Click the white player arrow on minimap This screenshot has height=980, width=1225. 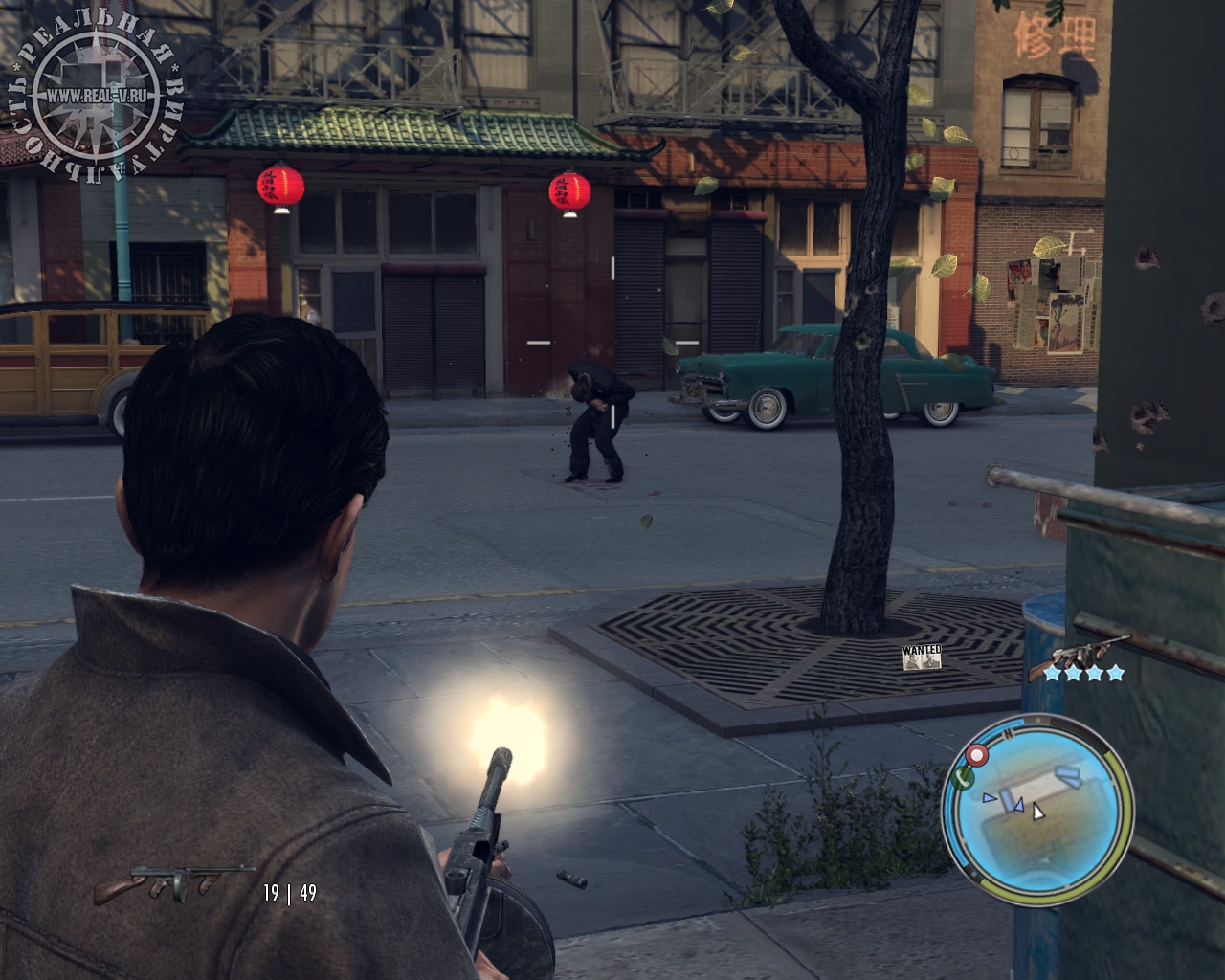point(1037,812)
